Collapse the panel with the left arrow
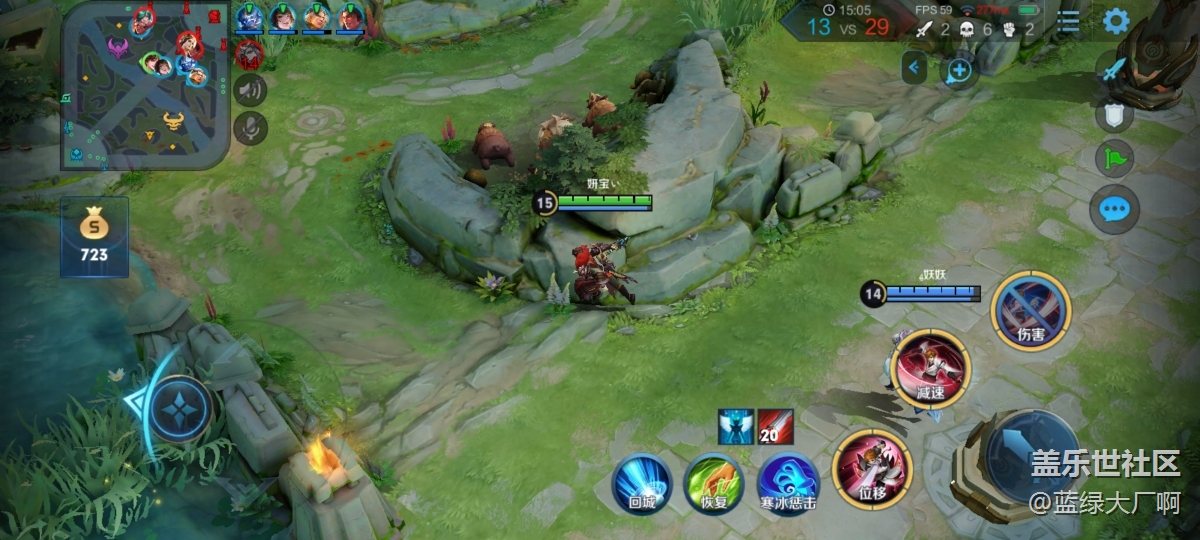Image resolution: width=1200 pixels, height=540 pixels. (914, 68)
